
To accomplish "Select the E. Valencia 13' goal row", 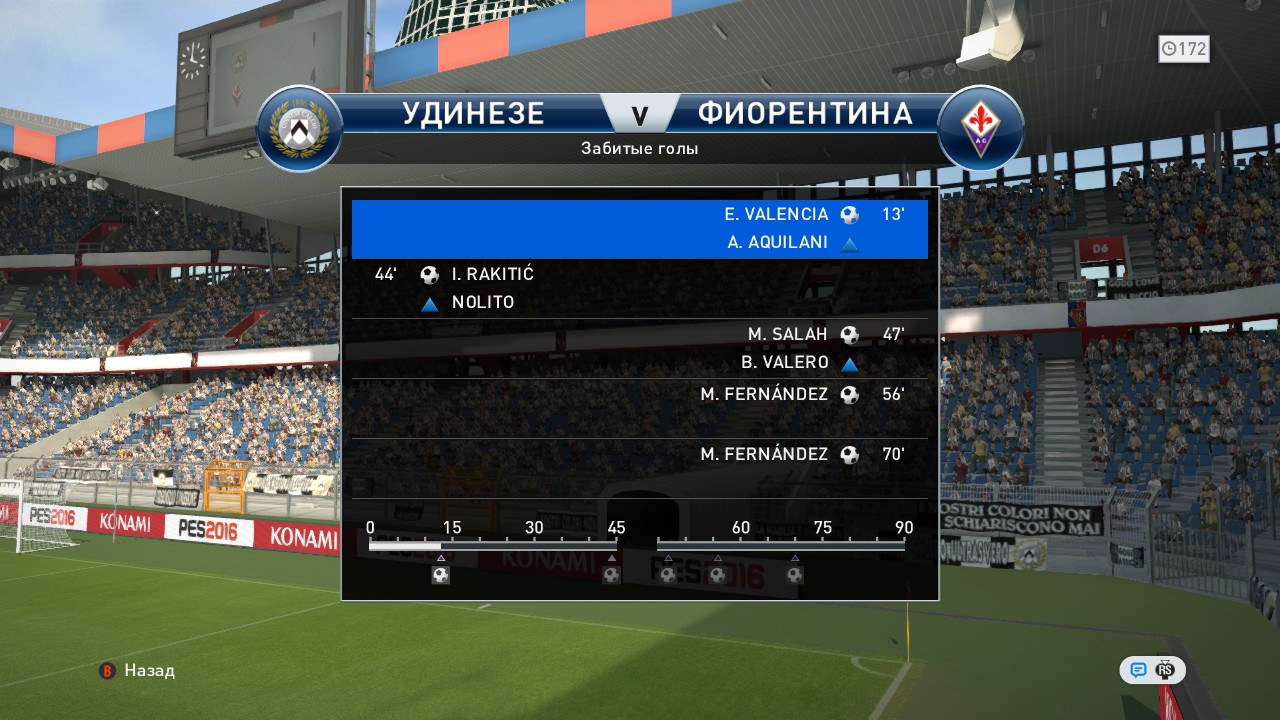I will click(x=640, y=229).
